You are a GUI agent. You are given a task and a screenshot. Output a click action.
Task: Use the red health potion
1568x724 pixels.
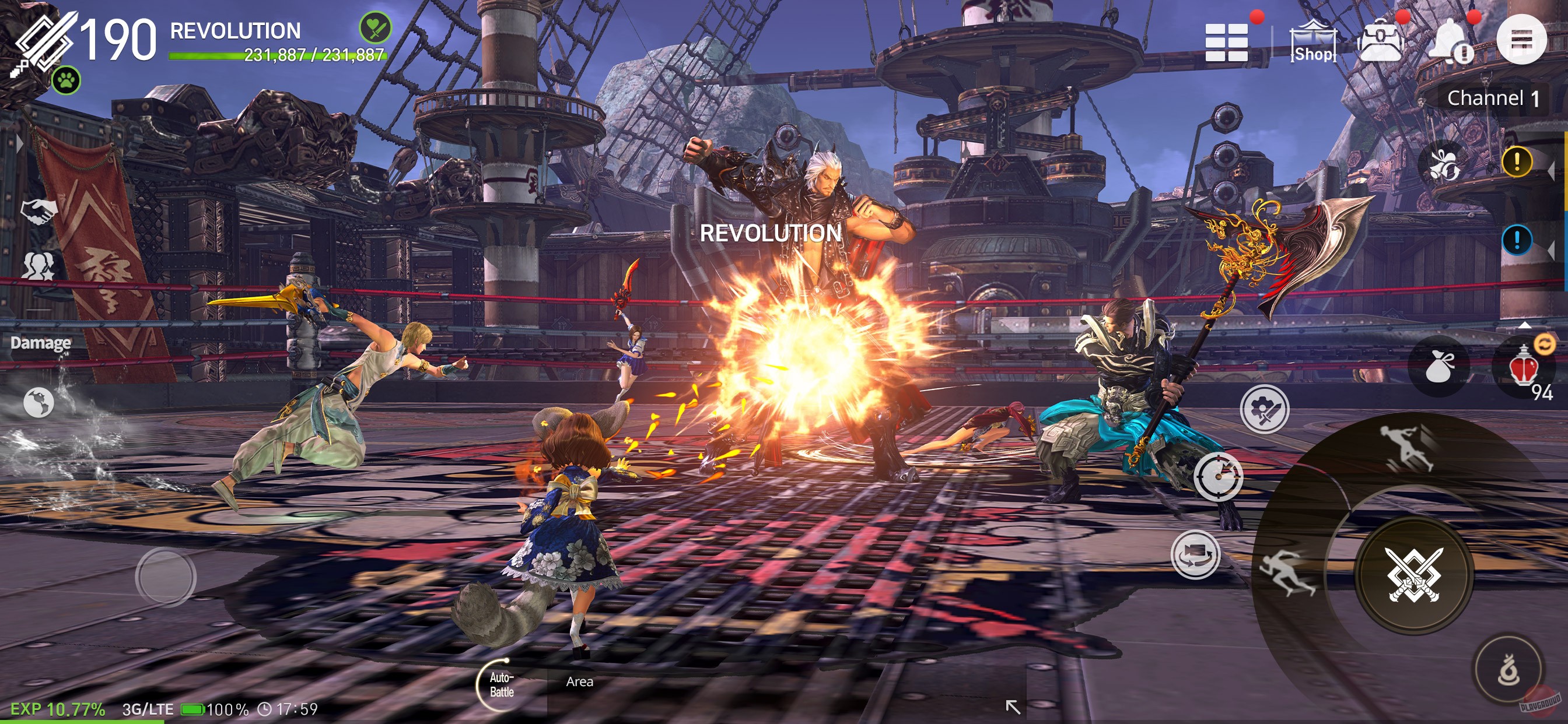(x=1523, y=368)
